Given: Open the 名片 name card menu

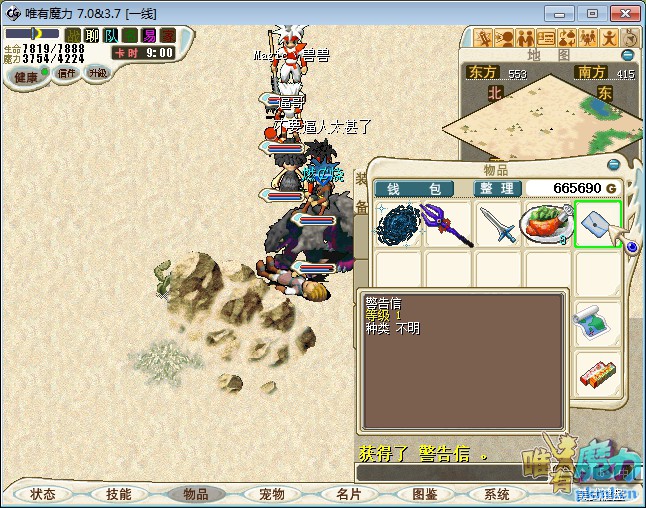Looking at the screenshot, I should (x=348, y=494).
